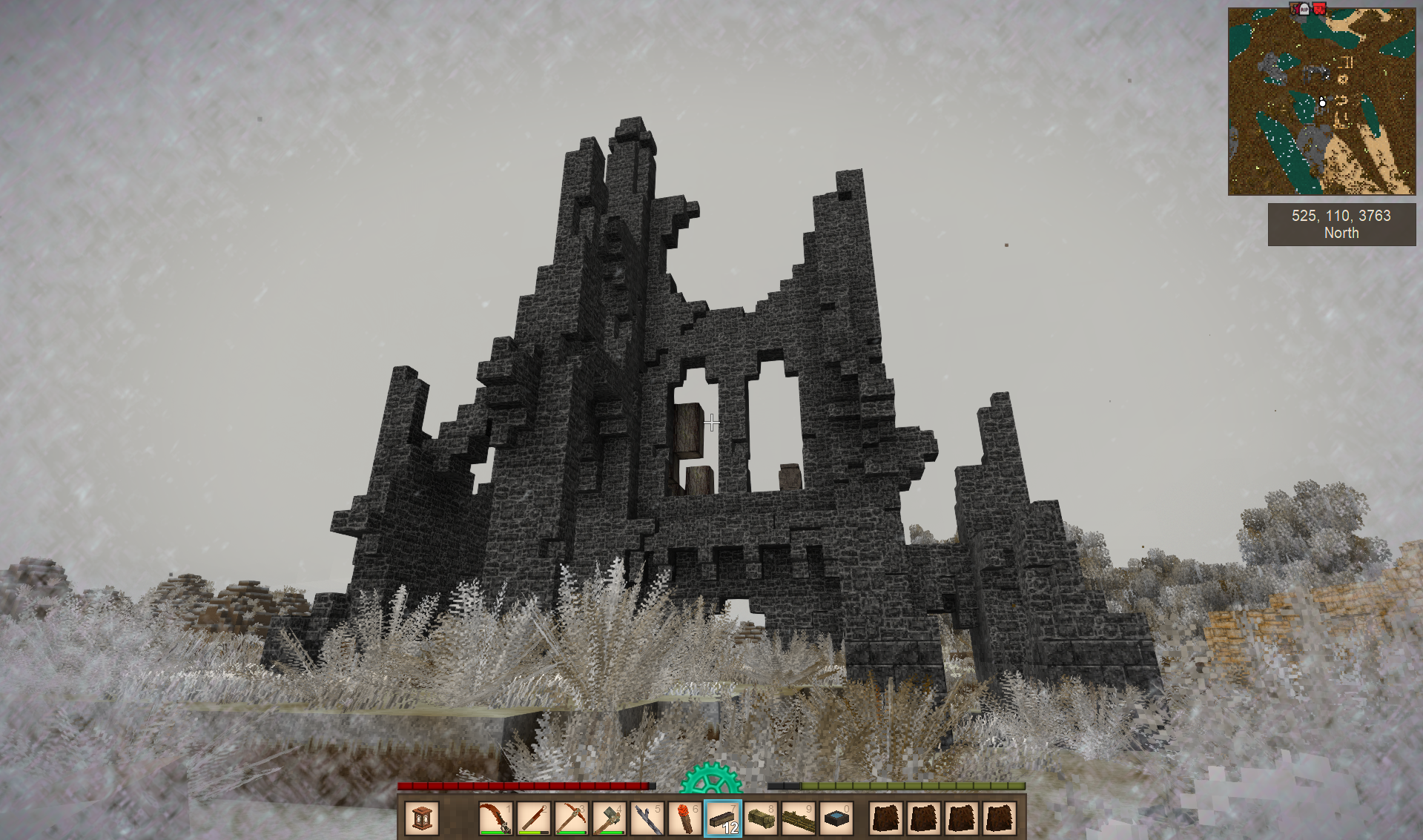Click the red marker atop the minimap
This screenshot has width=1423, height=840.
1319,8
